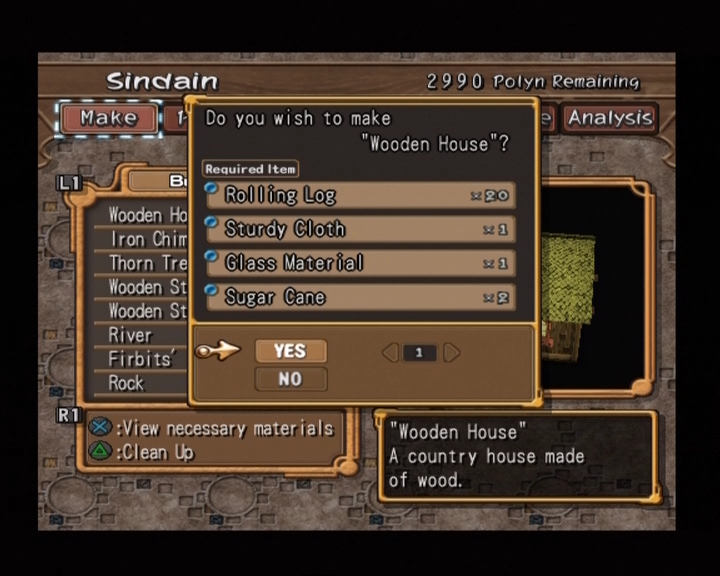Decrease quantity with the left arrow
The height and width of the screenshot is (576, 720).
point(390,352)
